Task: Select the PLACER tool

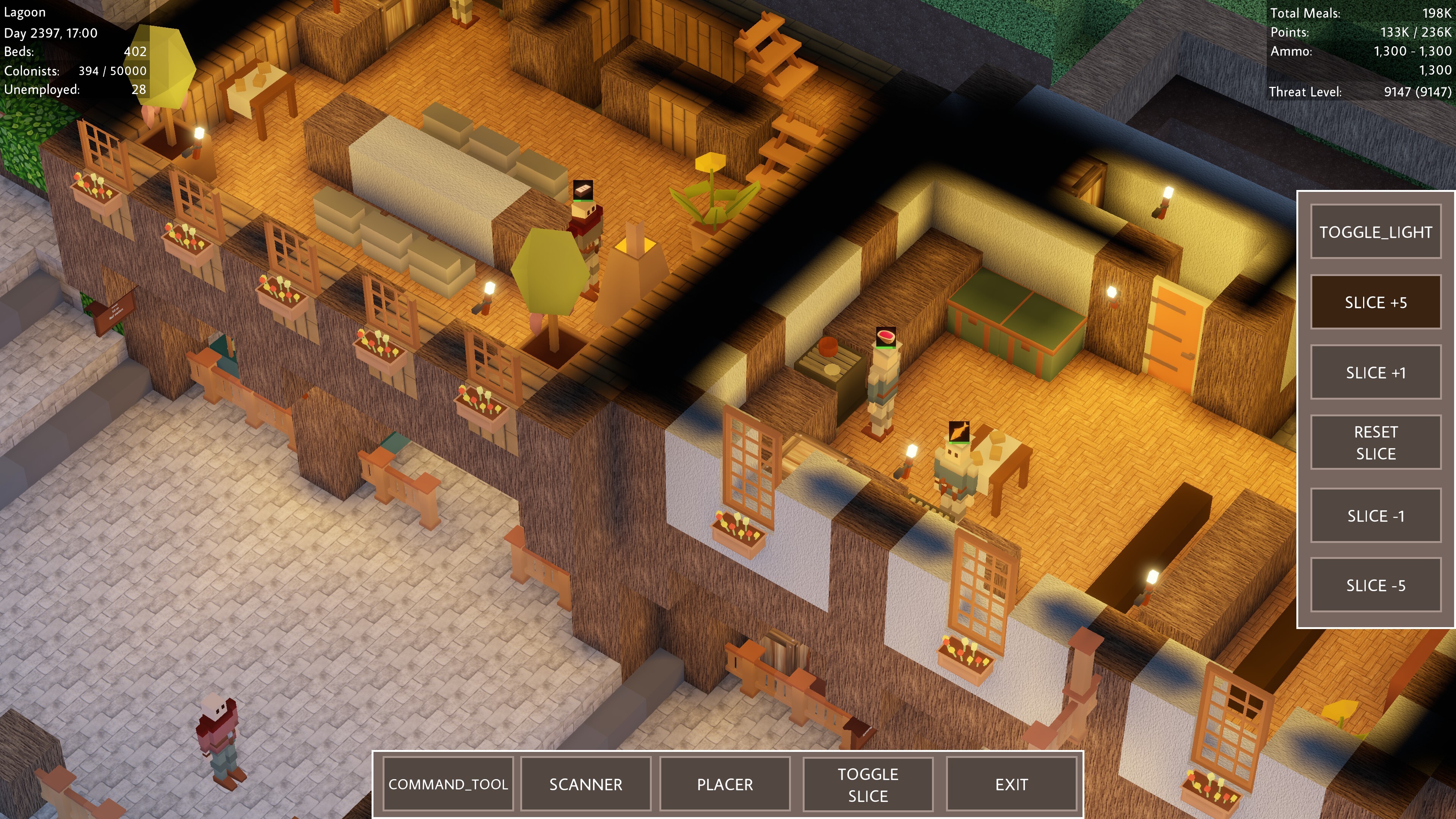Action: click(725, 784)
